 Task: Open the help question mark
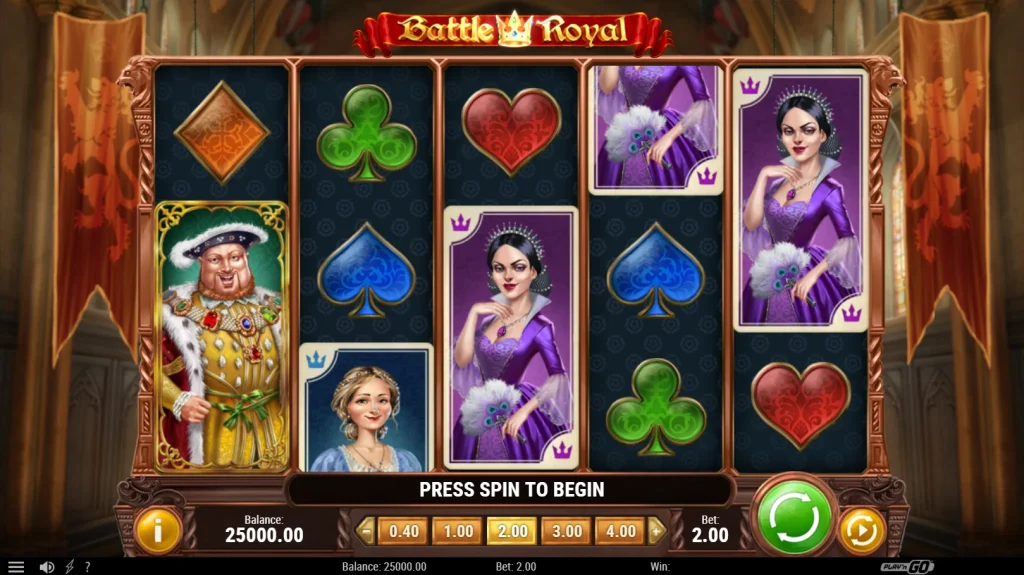click(87, 567)
